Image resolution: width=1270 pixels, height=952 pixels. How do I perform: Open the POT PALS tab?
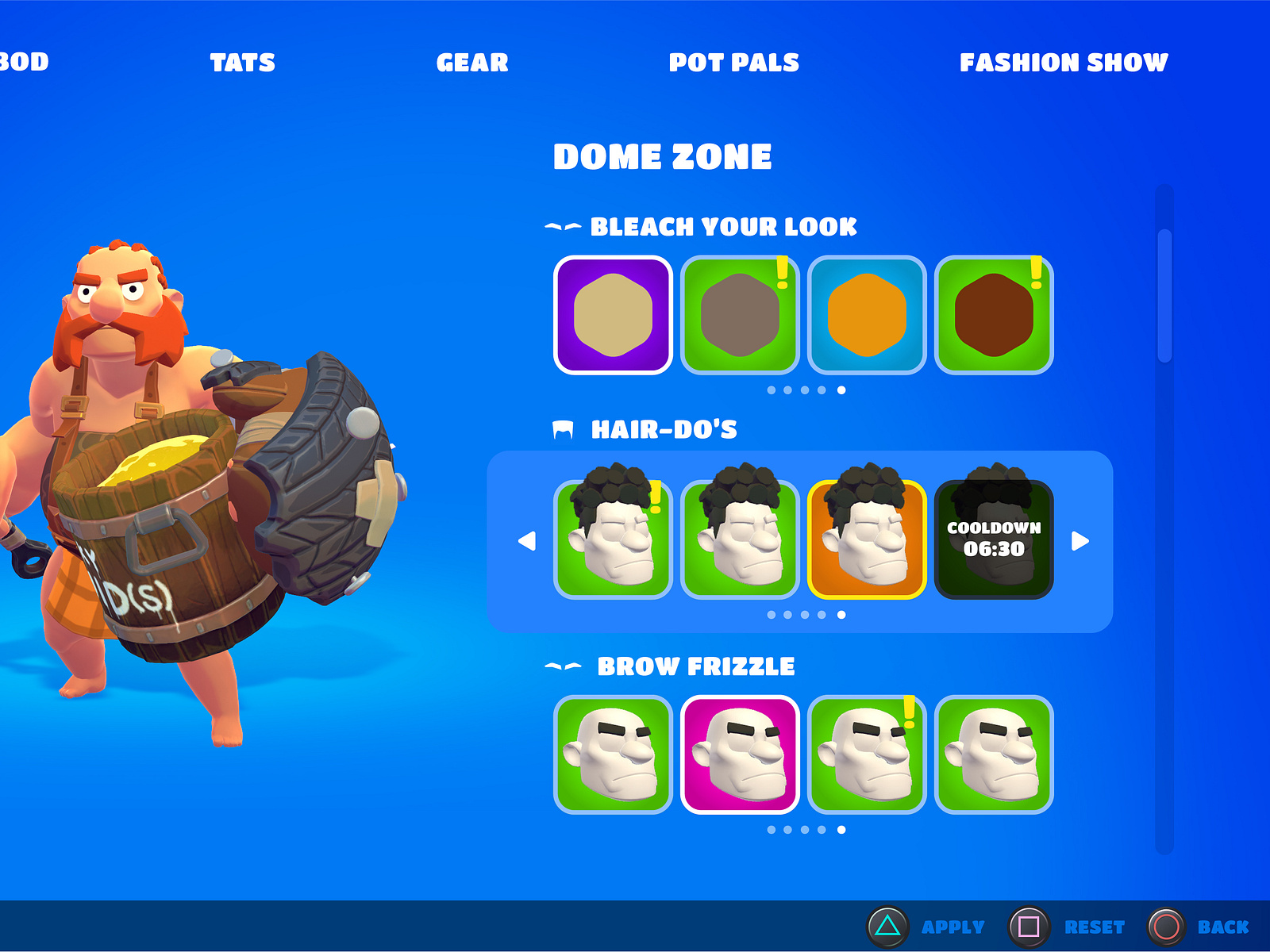734,62
